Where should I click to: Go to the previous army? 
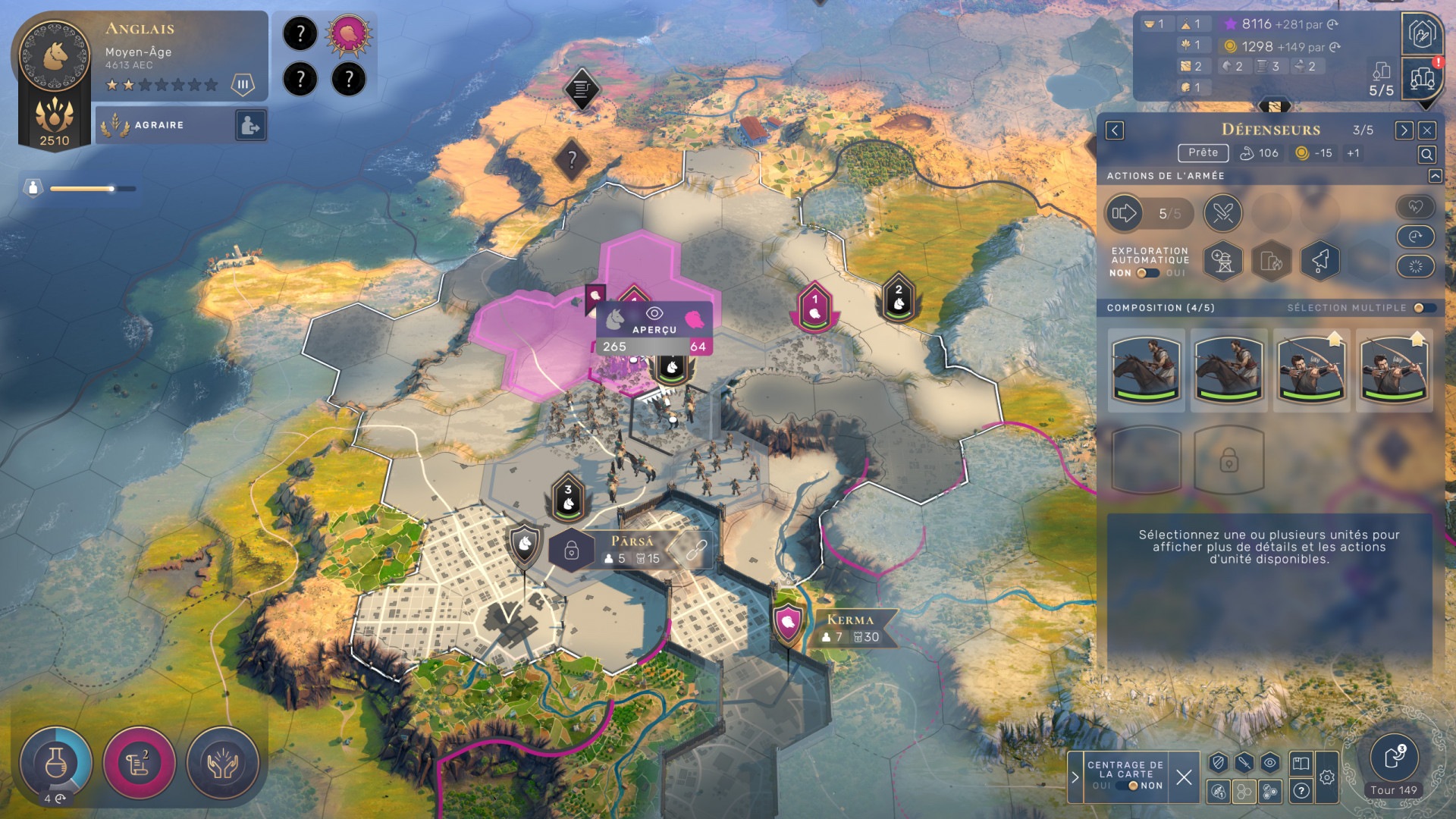1115,130
